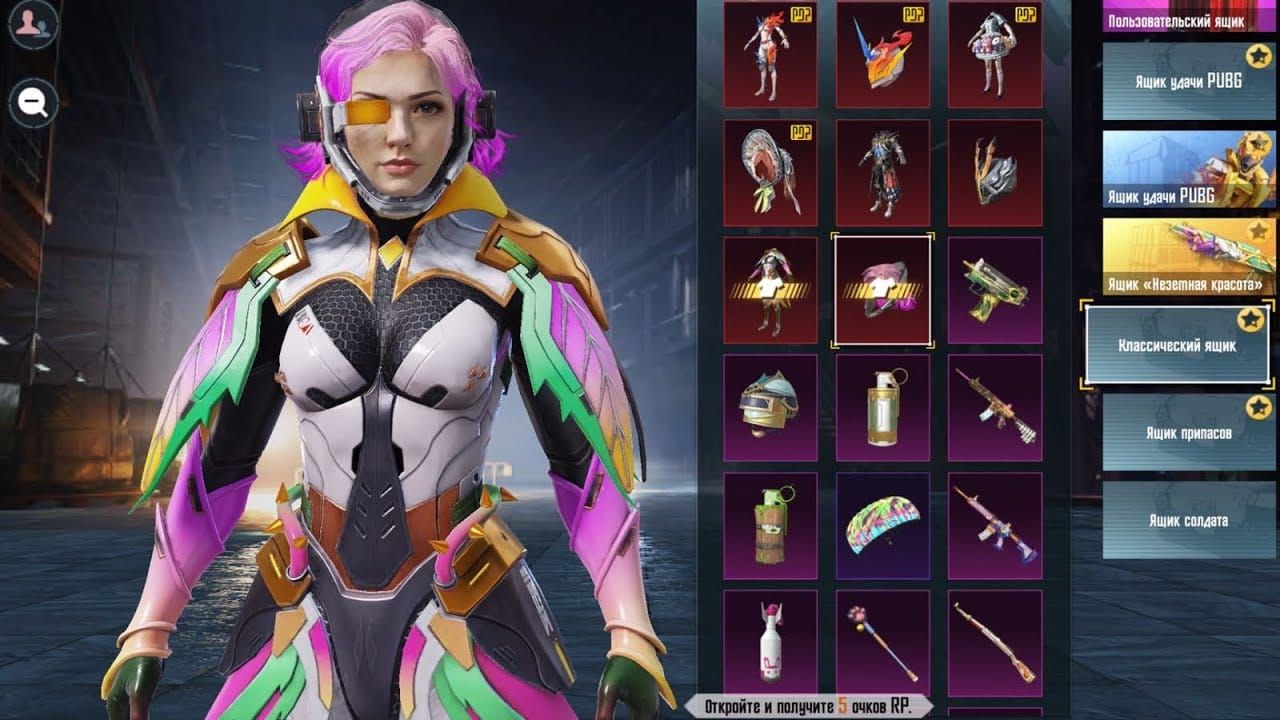Choose the wooden green grenade skin

tap(770, 526)
